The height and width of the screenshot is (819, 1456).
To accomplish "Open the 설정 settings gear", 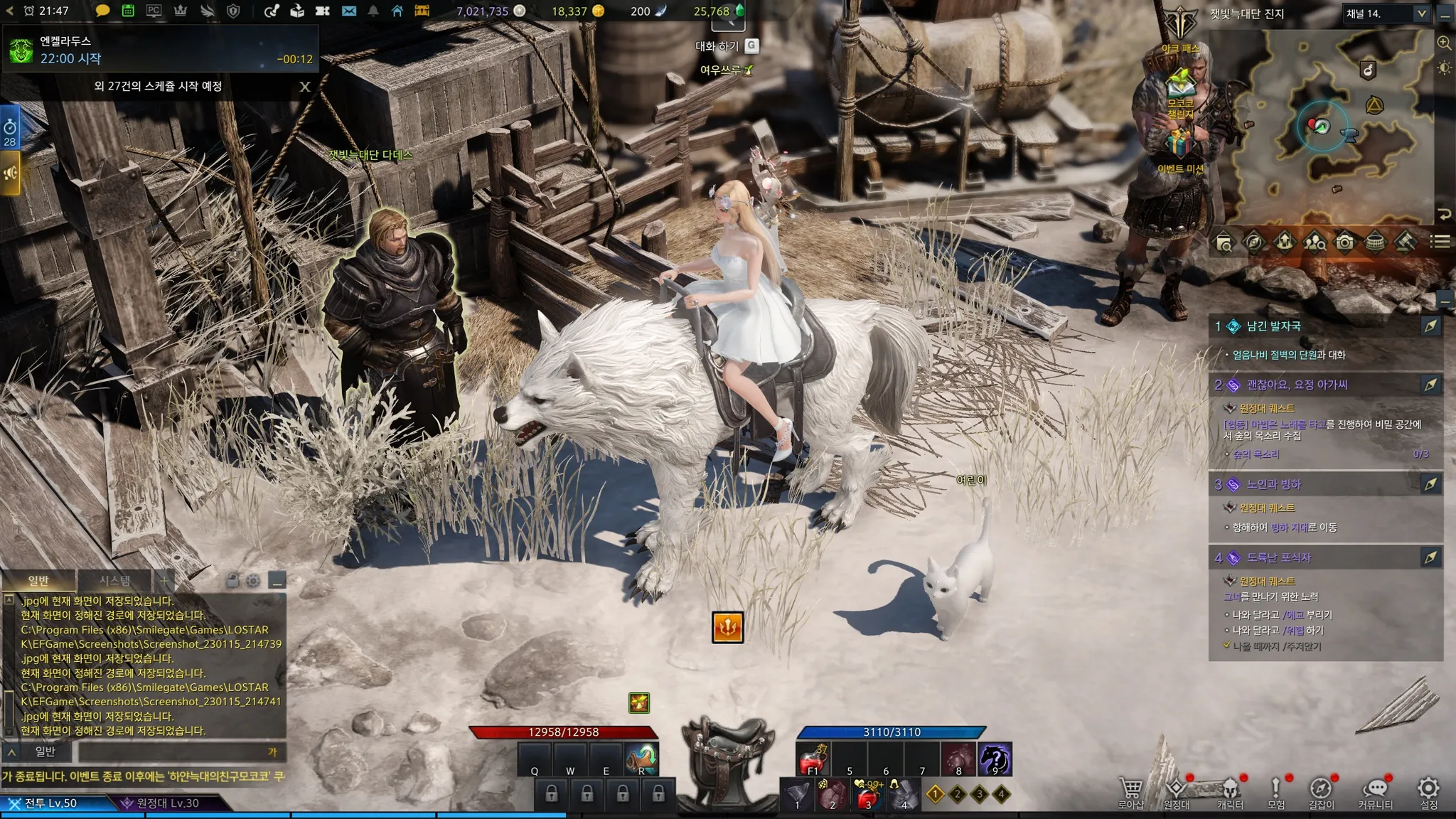I will click(1428, 792).
